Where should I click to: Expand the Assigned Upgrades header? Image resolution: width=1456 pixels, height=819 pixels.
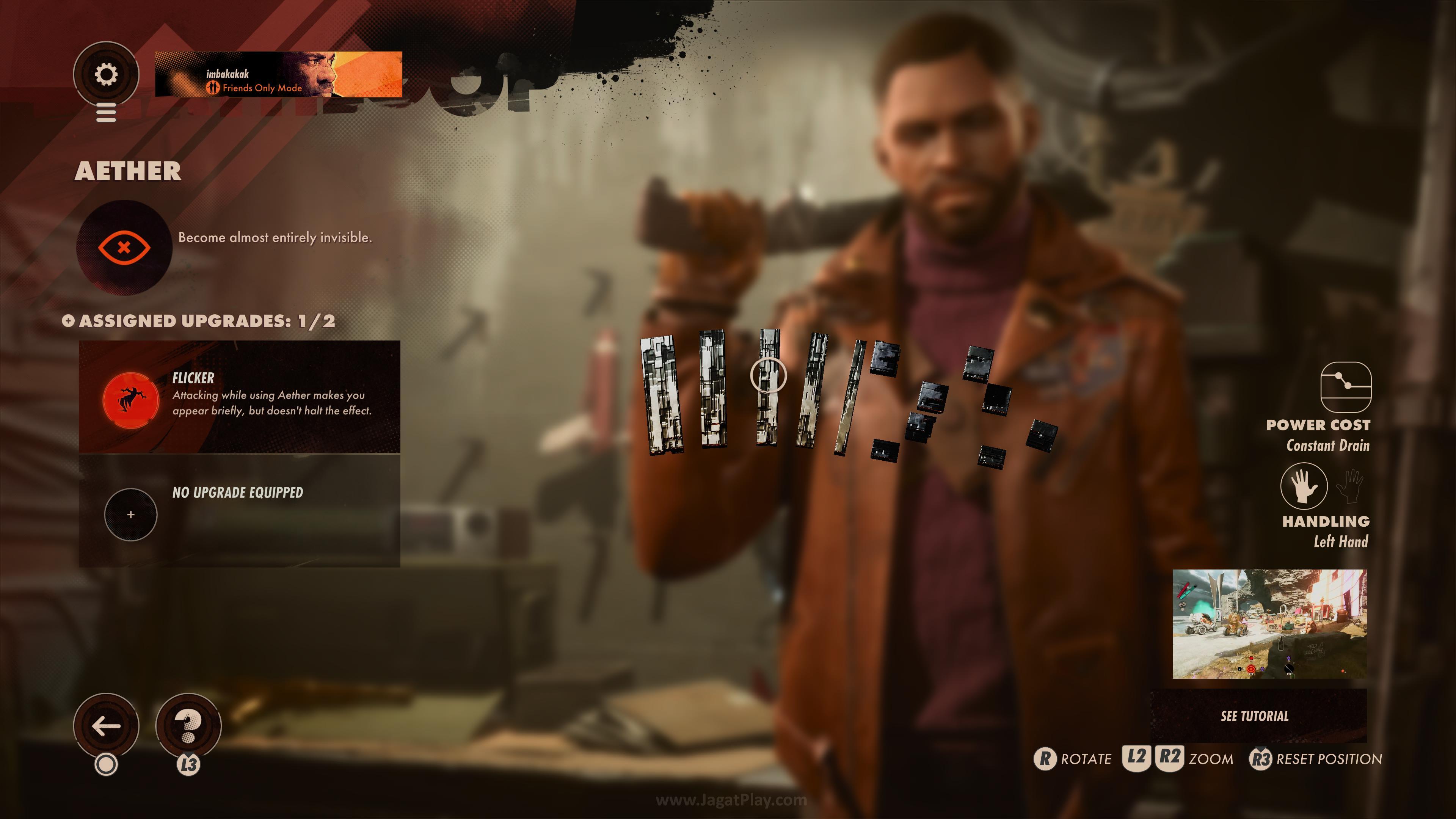click(199, 321)
